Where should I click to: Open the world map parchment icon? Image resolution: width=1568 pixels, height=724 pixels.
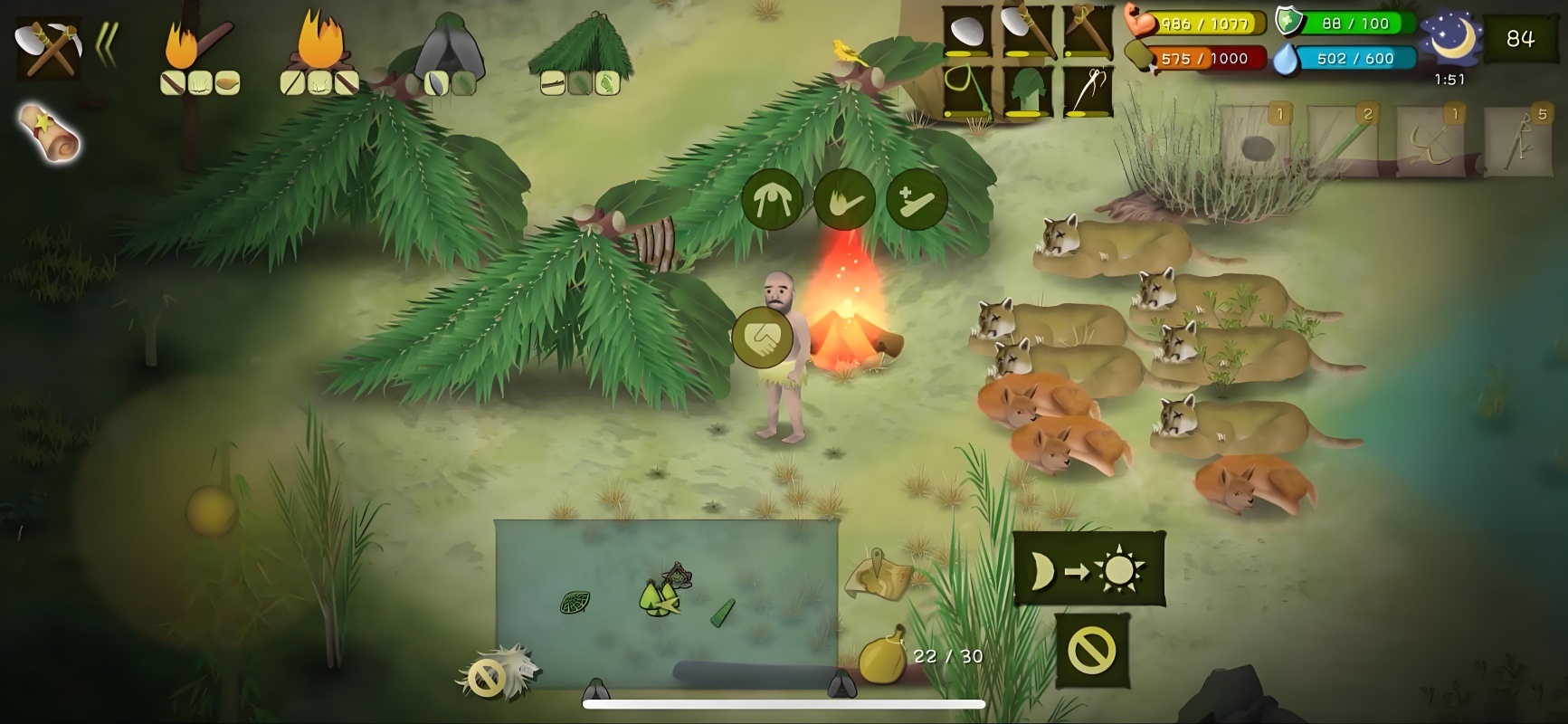[x=877, y=576]
